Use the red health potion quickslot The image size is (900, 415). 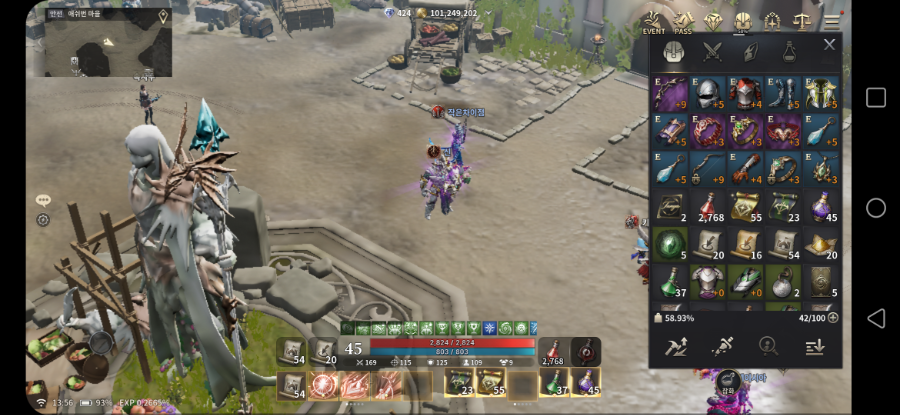pyautogui.click(x=553, y=352)
